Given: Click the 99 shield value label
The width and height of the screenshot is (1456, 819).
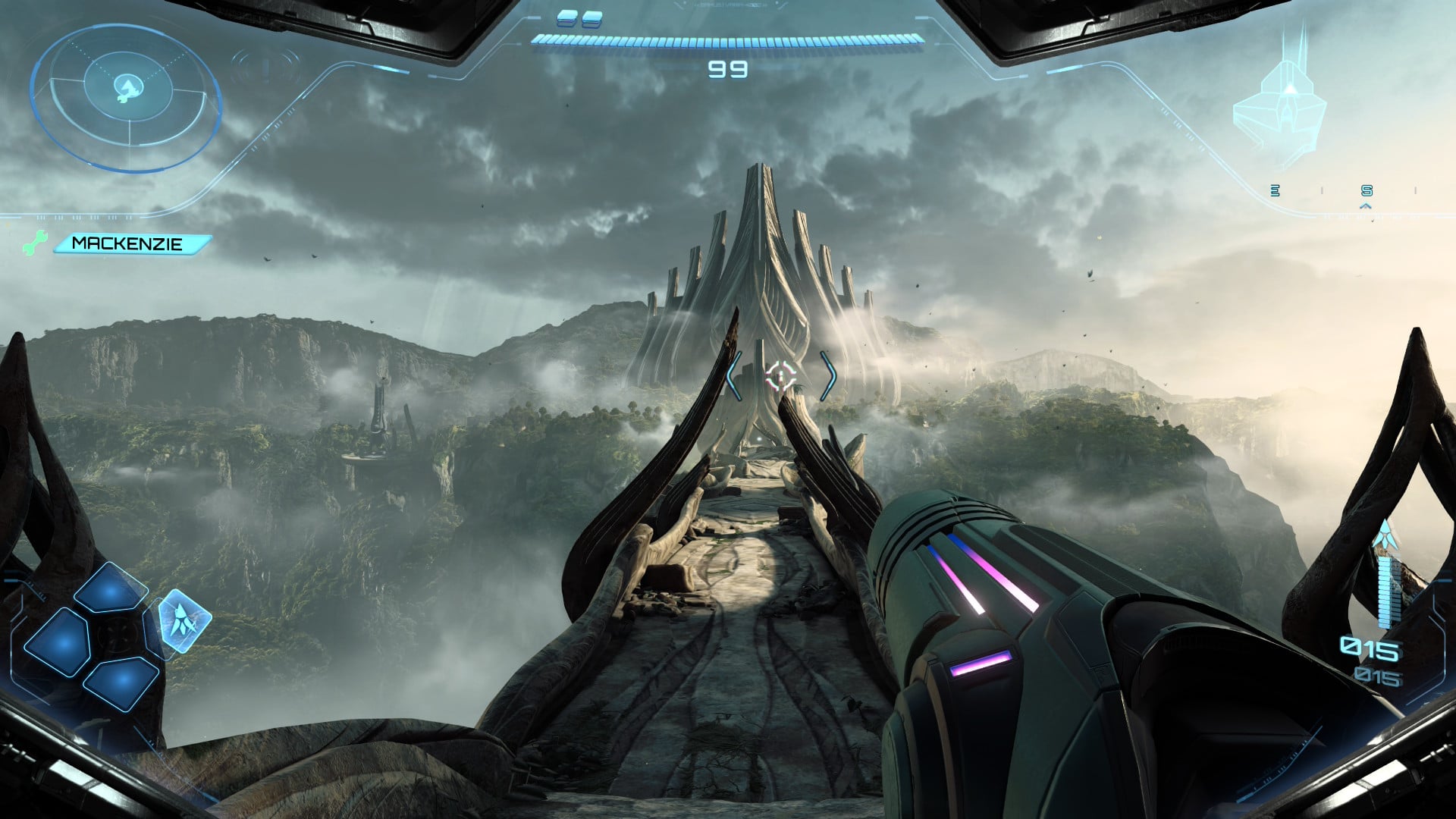Looking at the screenshot, I should [726, 71].
